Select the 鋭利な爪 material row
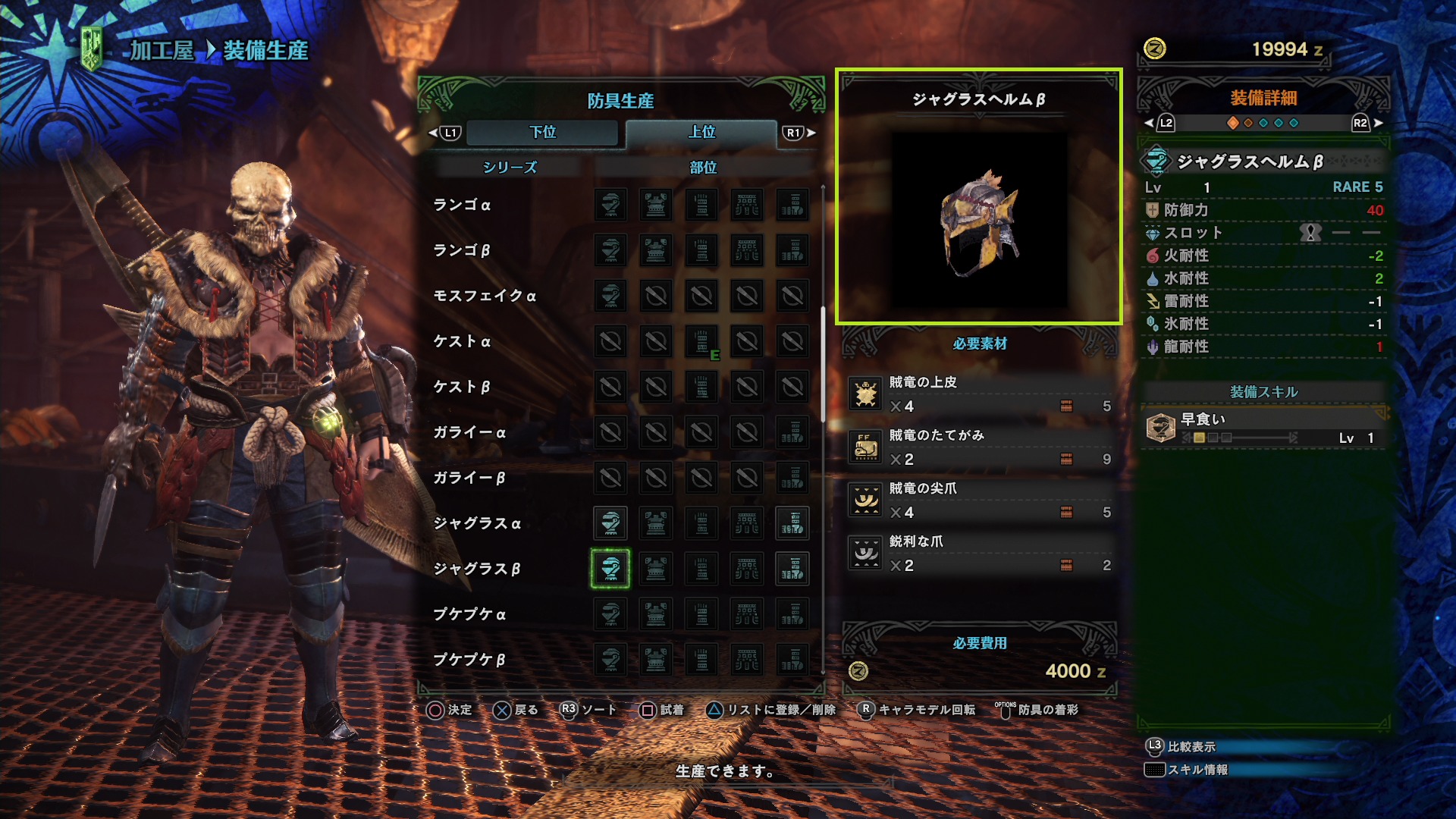Image resolution: width=1456 pixels, height=819 pixels. click(x=980, y=554)
